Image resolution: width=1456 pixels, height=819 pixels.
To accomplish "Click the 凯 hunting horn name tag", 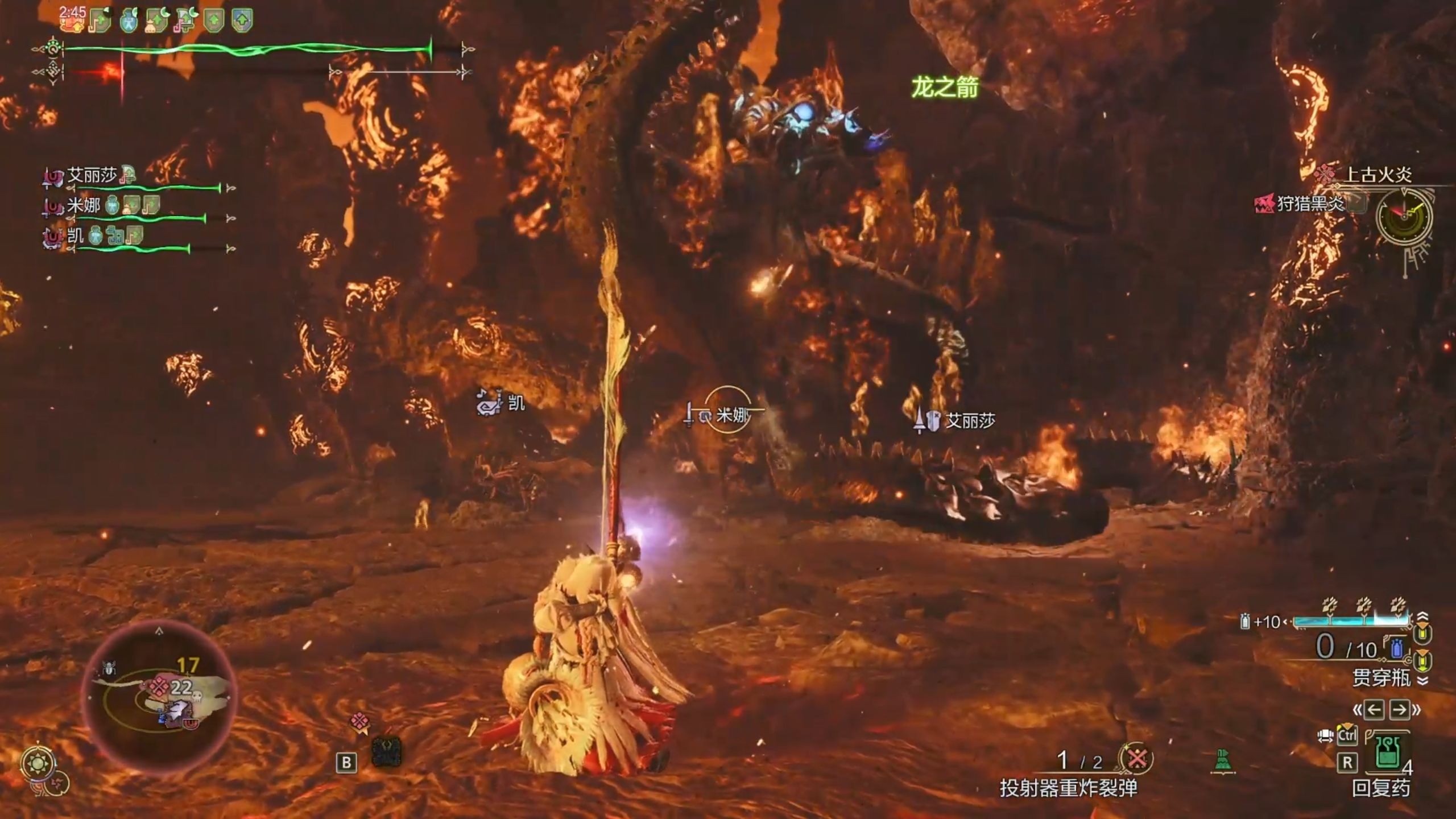I will [515, 403].
